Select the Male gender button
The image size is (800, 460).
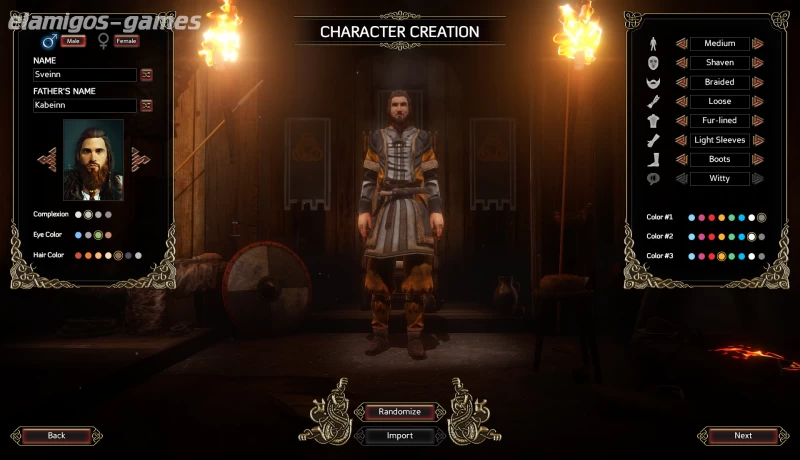[x=71, y=41]
